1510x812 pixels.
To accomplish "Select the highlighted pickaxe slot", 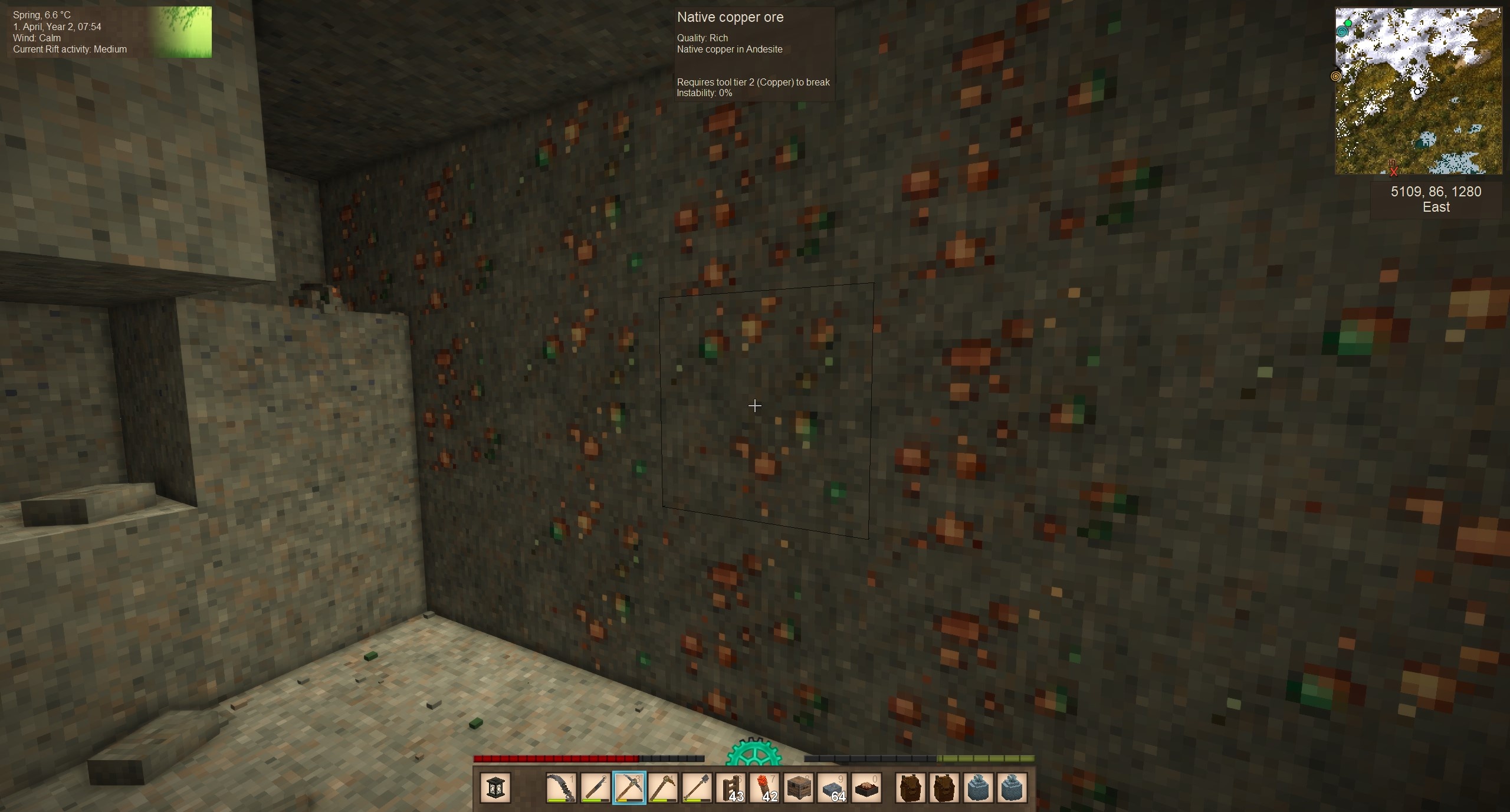I will click(629, 788).
